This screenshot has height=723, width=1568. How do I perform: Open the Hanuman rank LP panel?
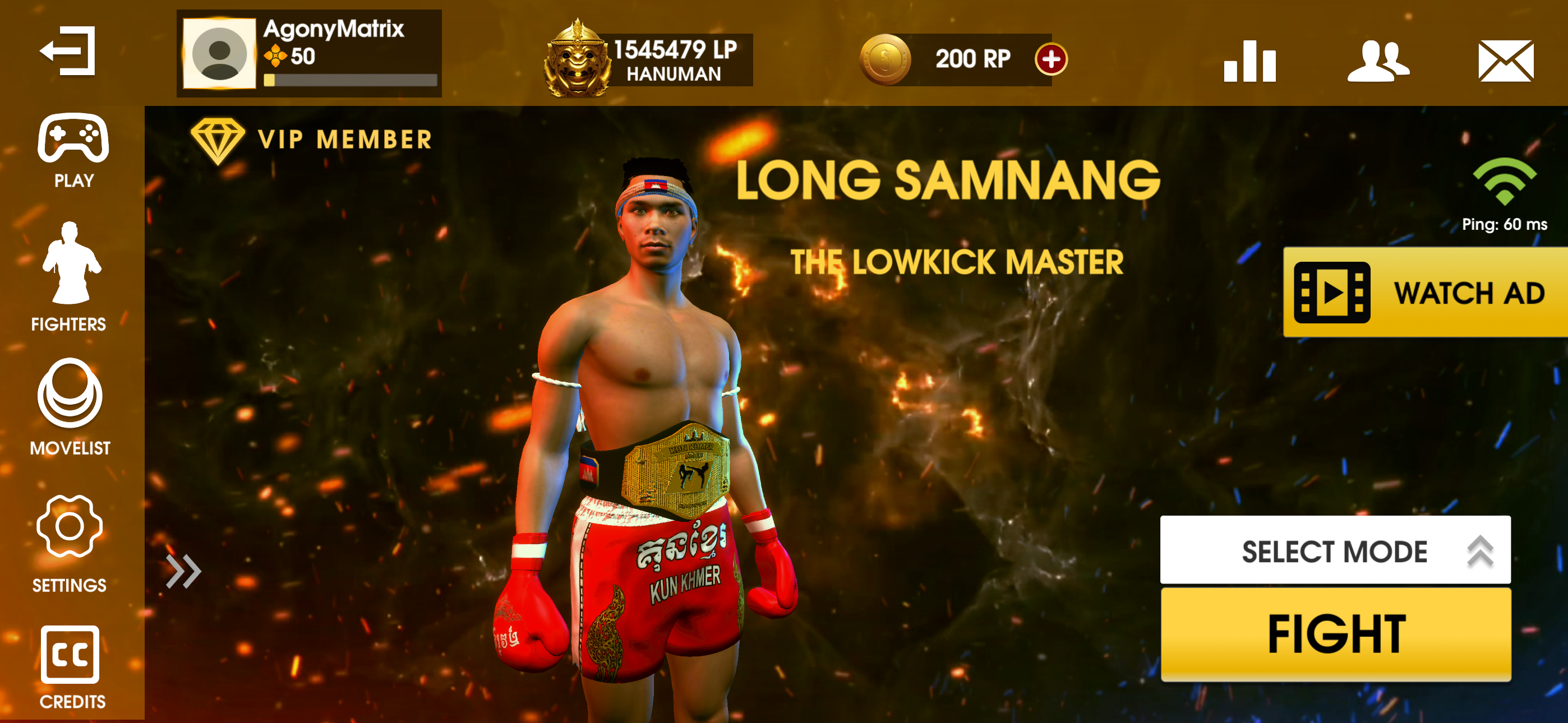pos(648,59)
